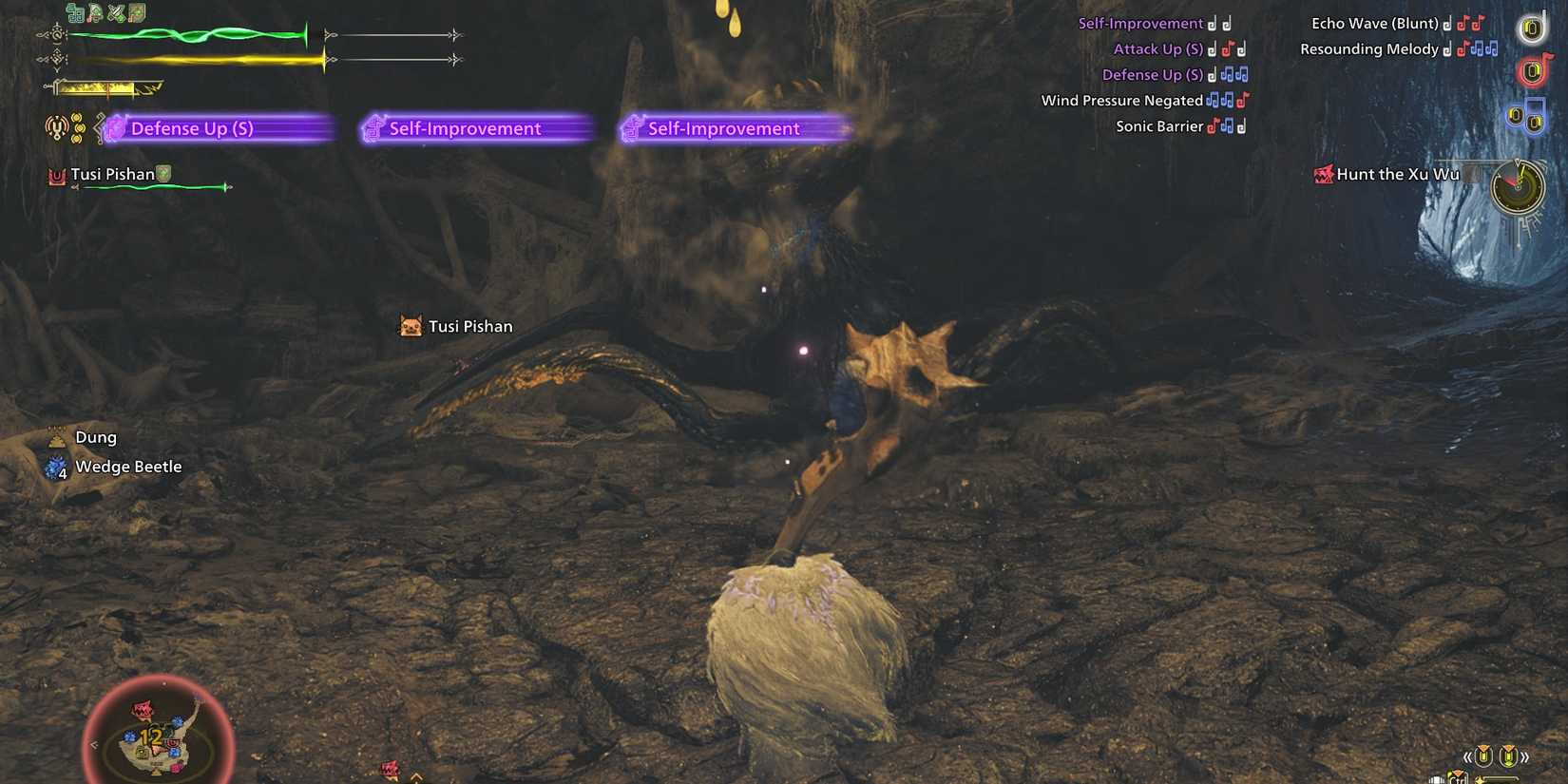Select the Resounding Melody list entry
This screenshot has width=1568, height=784.
tap(1372, 48)
